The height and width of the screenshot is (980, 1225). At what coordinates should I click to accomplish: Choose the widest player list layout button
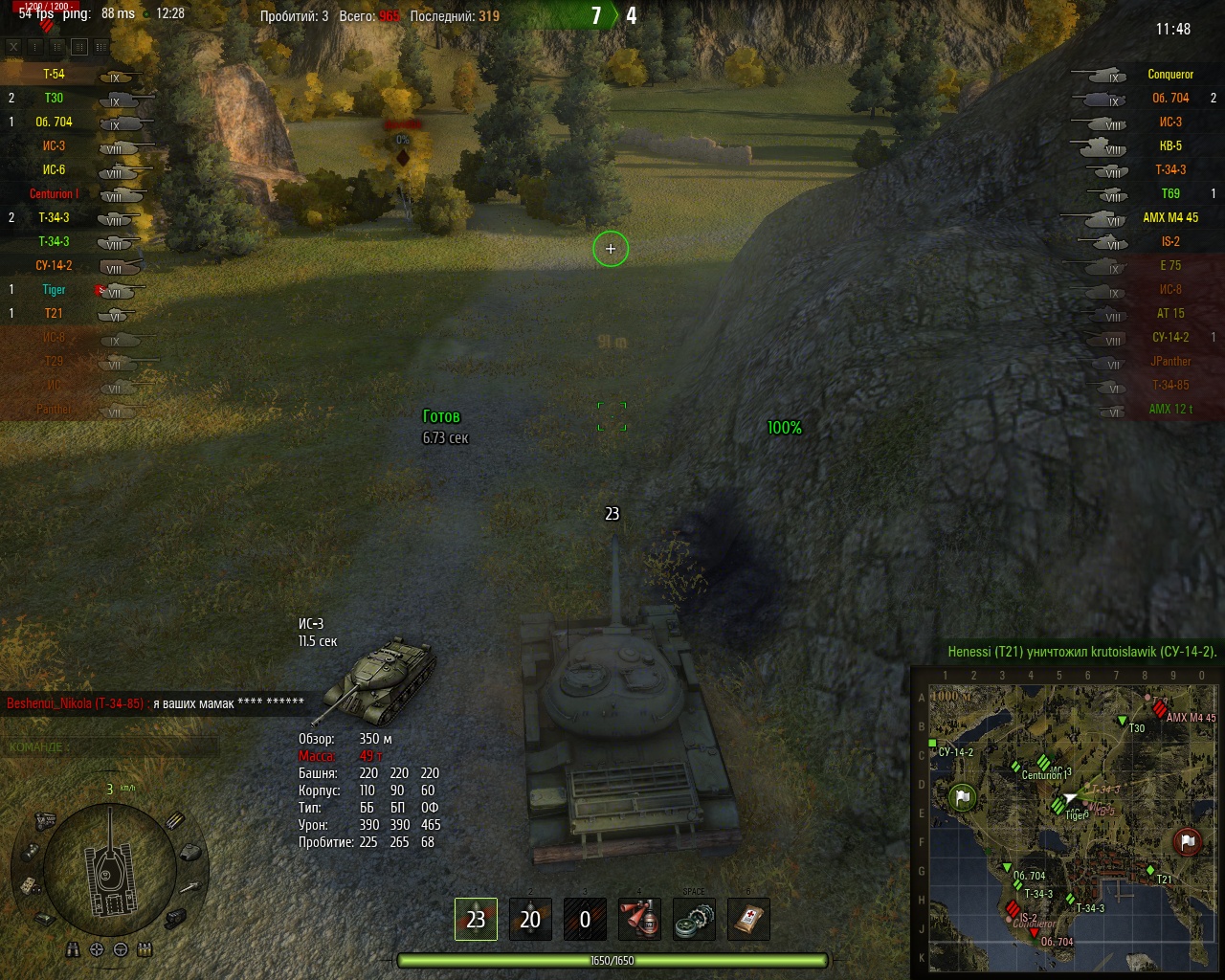coord(101,46)
